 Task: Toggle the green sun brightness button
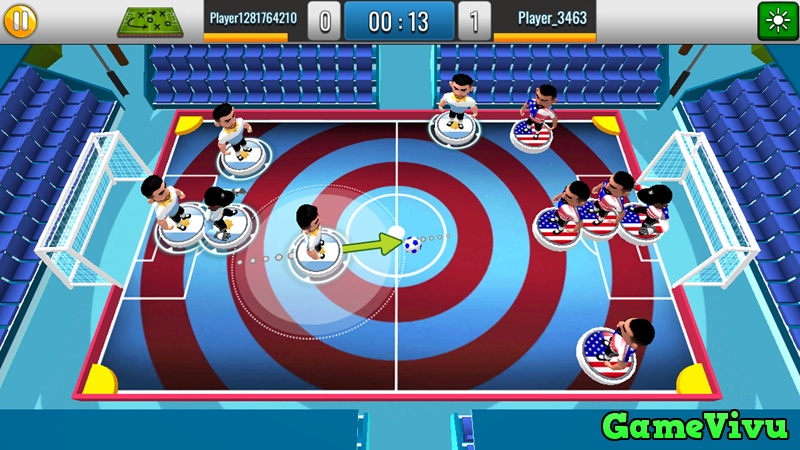776,19
